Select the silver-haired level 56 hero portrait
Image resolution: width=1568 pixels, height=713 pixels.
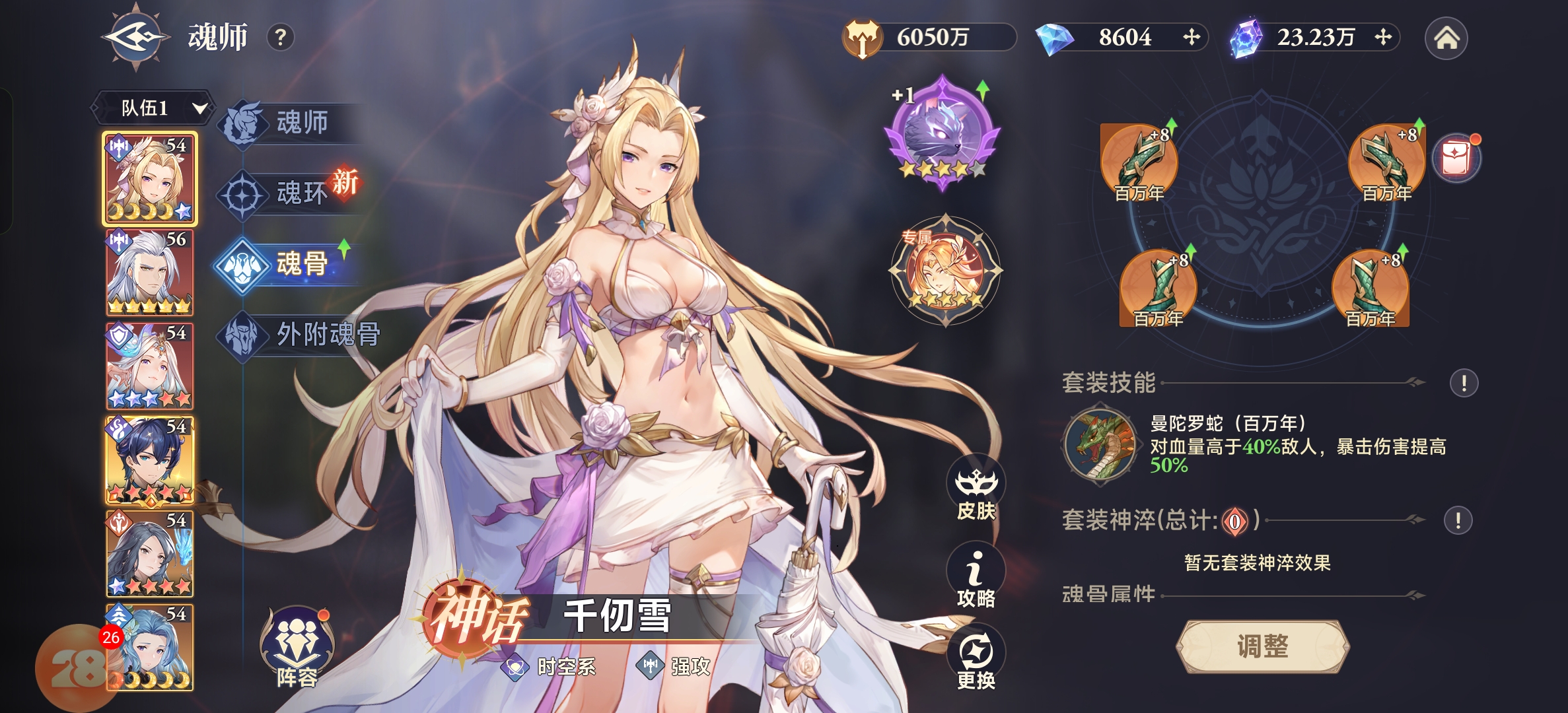pos(150,273)
